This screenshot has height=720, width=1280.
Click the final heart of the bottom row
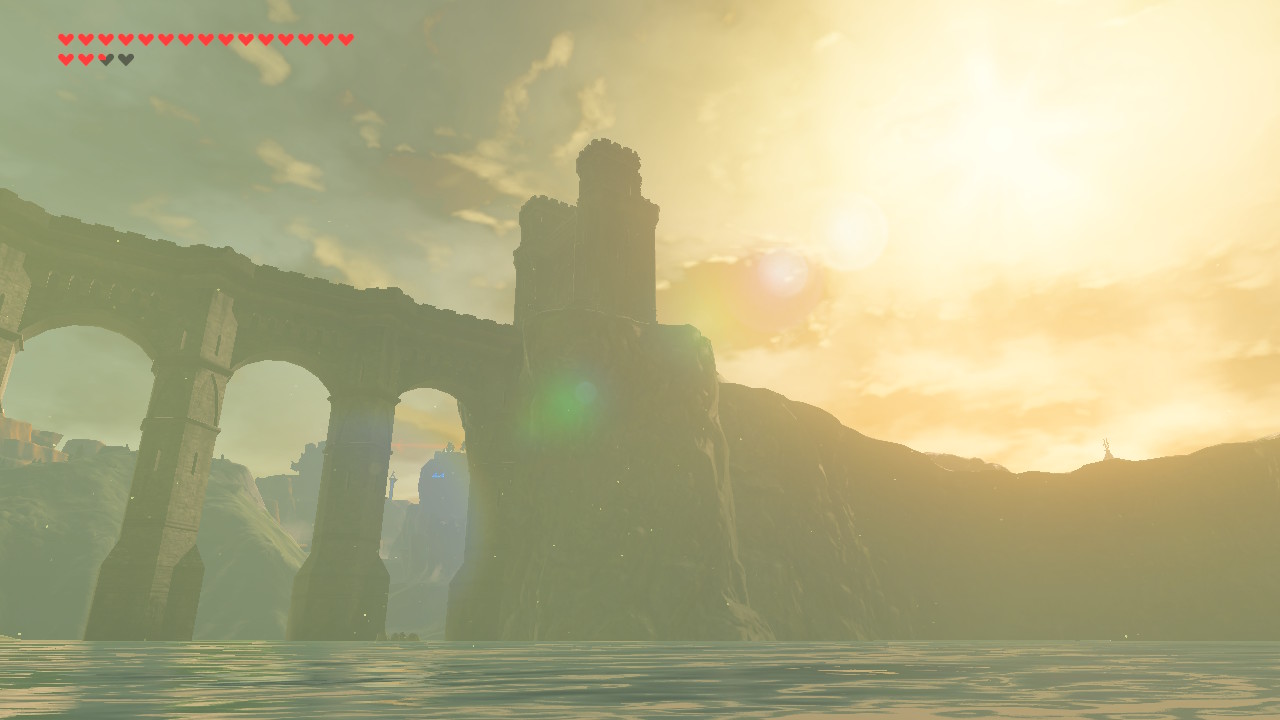click(x=125, y=59)
